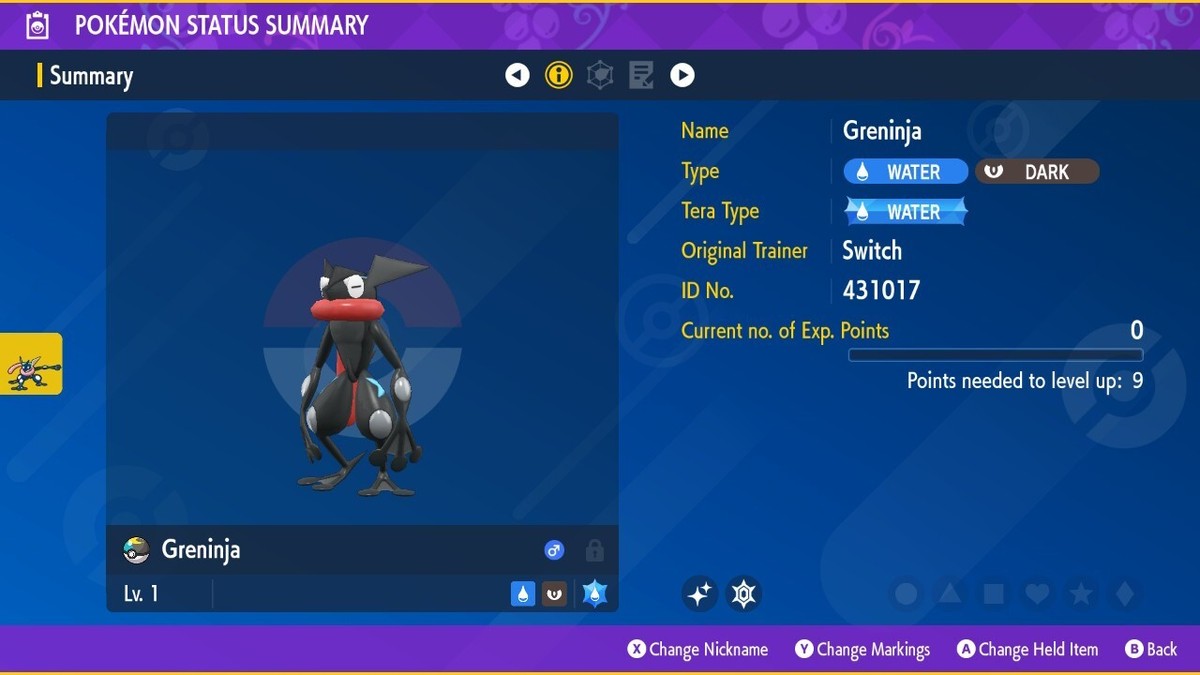
Task: Toggle the triangle marking
Action: pyautogui.click(x=950, y=594)
